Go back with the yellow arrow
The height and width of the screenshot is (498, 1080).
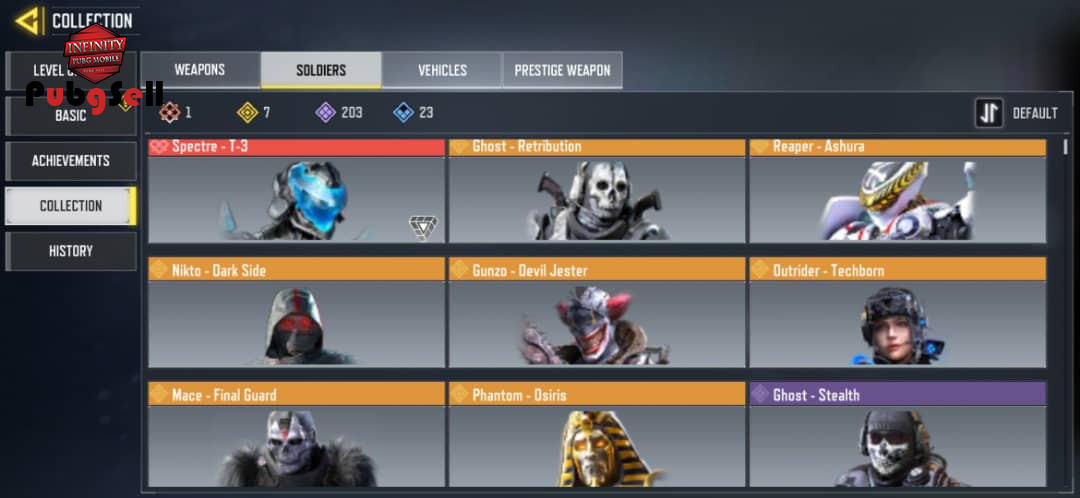coord(28,20)
